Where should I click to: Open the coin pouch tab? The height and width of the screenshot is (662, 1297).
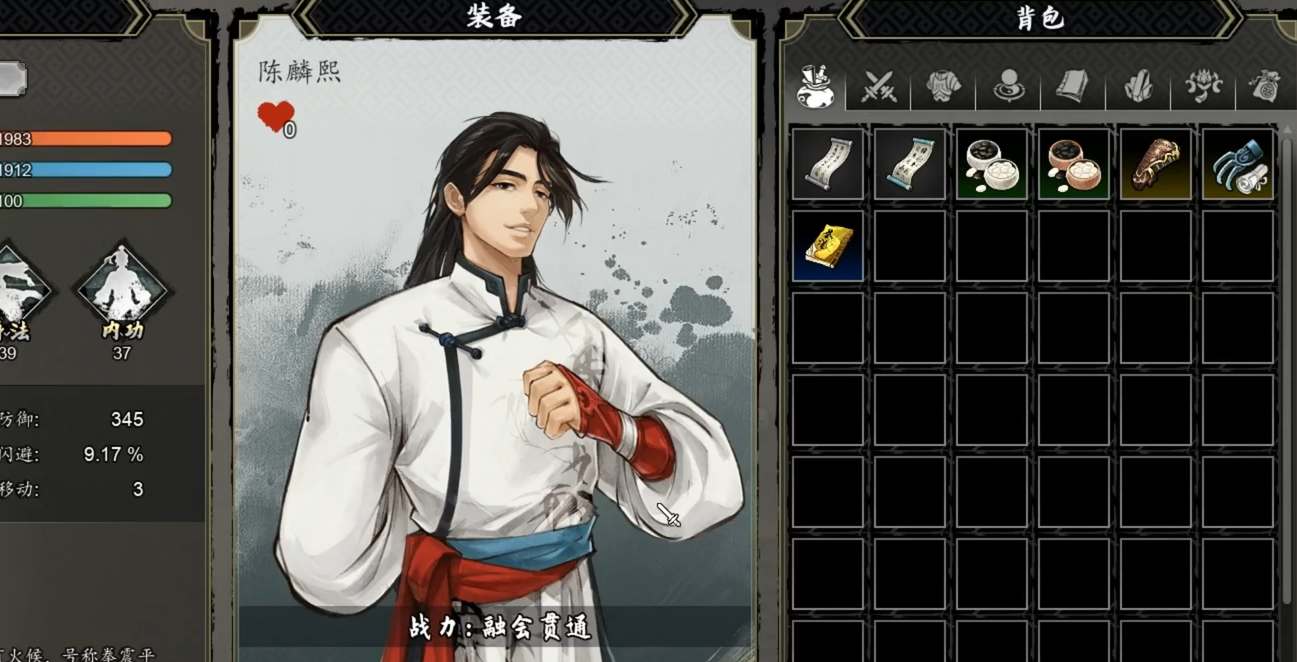coord(1265,88)
